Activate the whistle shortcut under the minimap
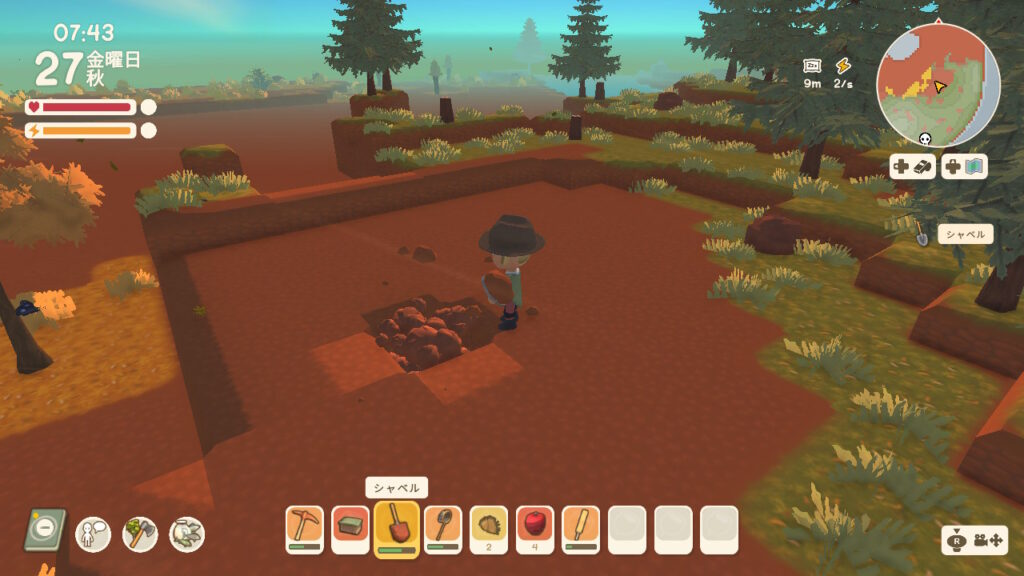1024x576 pixels. [913, 167]
